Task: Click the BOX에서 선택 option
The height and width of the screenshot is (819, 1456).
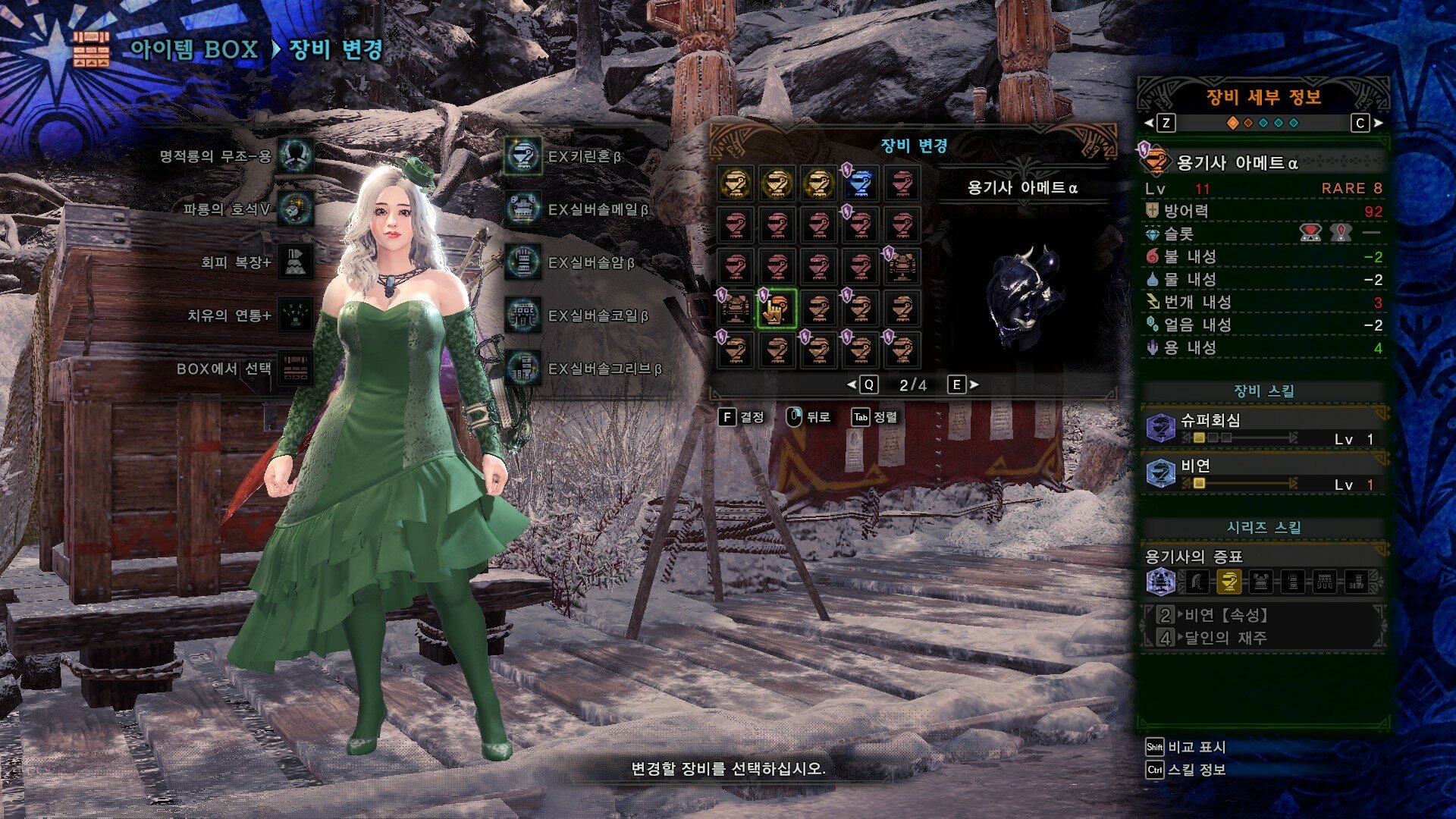Action: pos(294,369)
